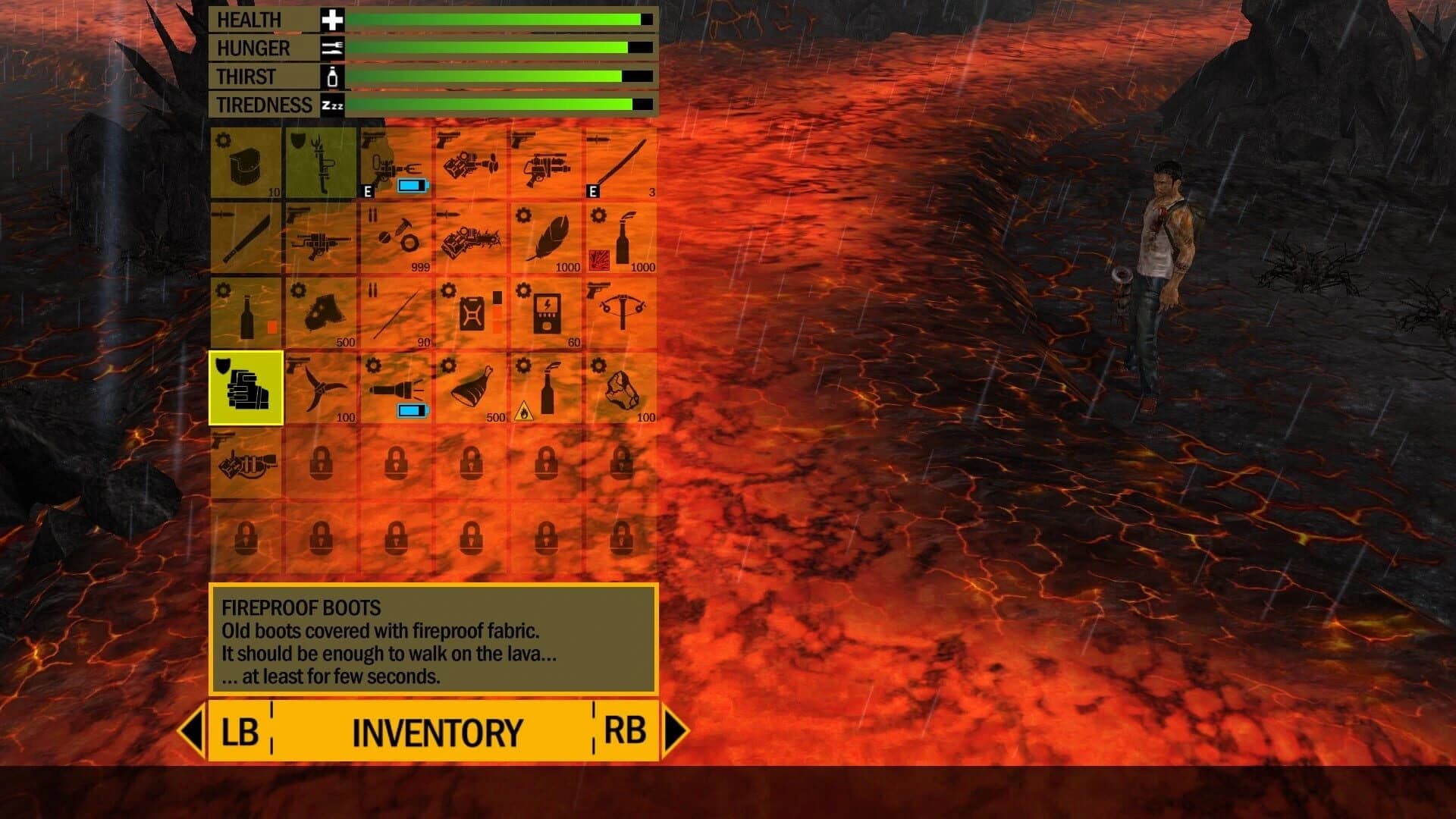Click the green HEALTH bar
Viewport: 1456px width, 819px height.
pos(493,19)
